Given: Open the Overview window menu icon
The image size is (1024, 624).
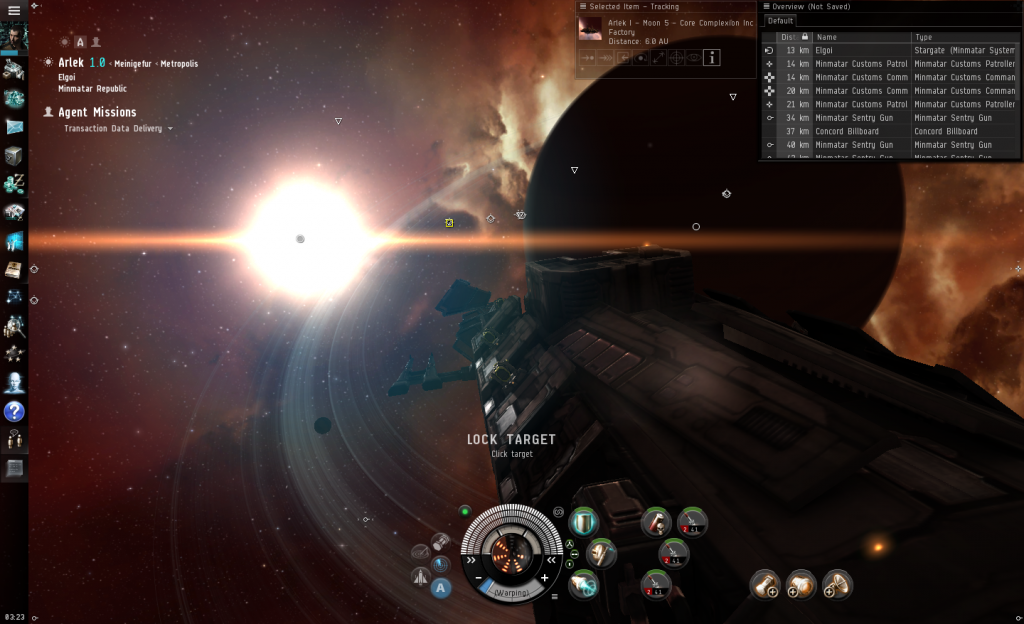Looking at the screenshot, I should click(766, 6).
